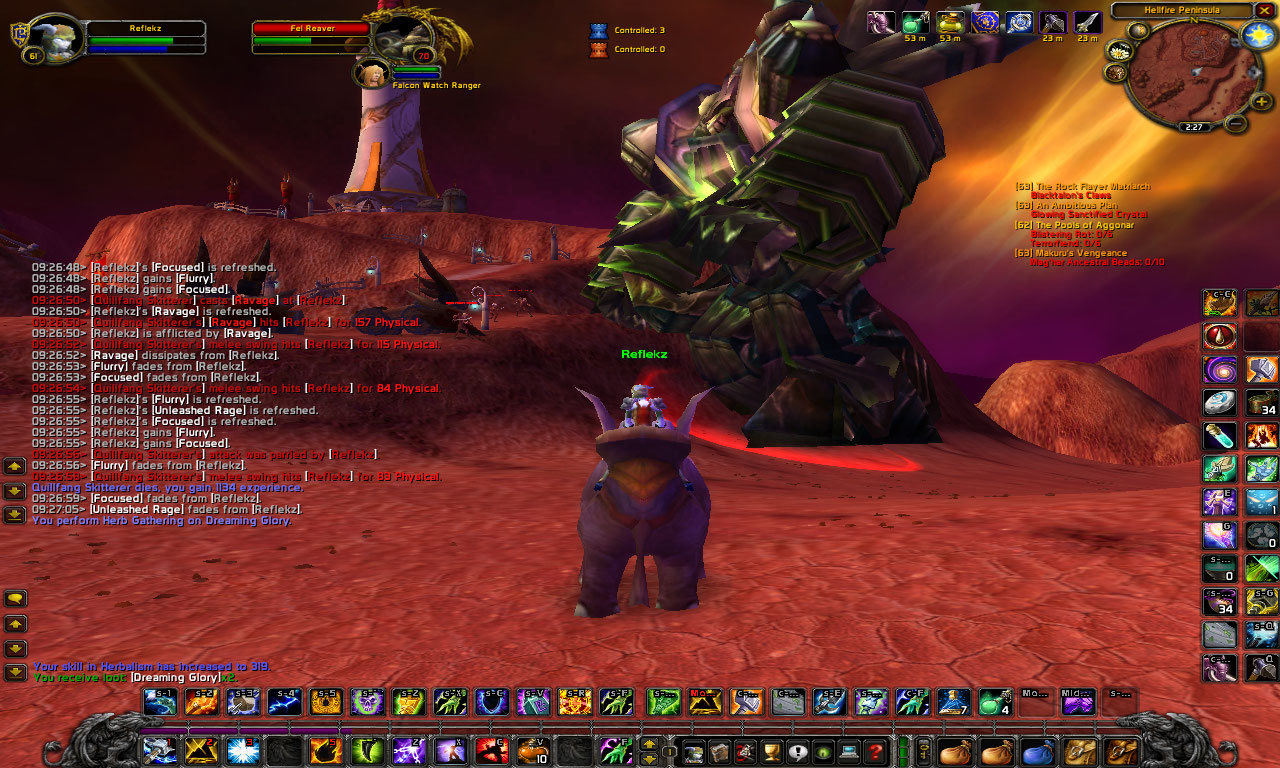Click the exclamation mark icon in the micro menu
The width and height of the screenshot is (1280, 768).
point(797,751)
